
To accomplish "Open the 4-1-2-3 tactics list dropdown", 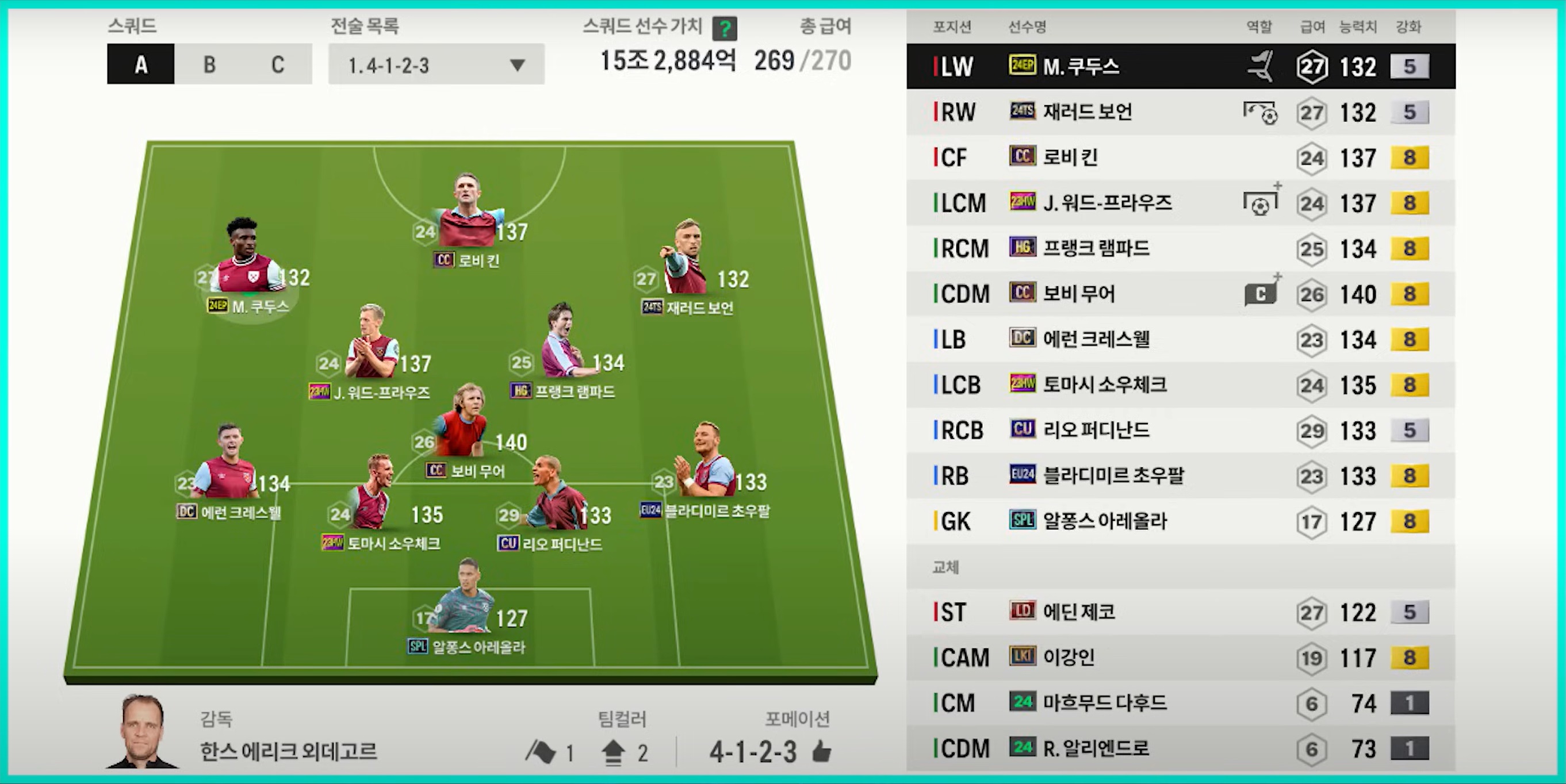I will tap(436, 64).
